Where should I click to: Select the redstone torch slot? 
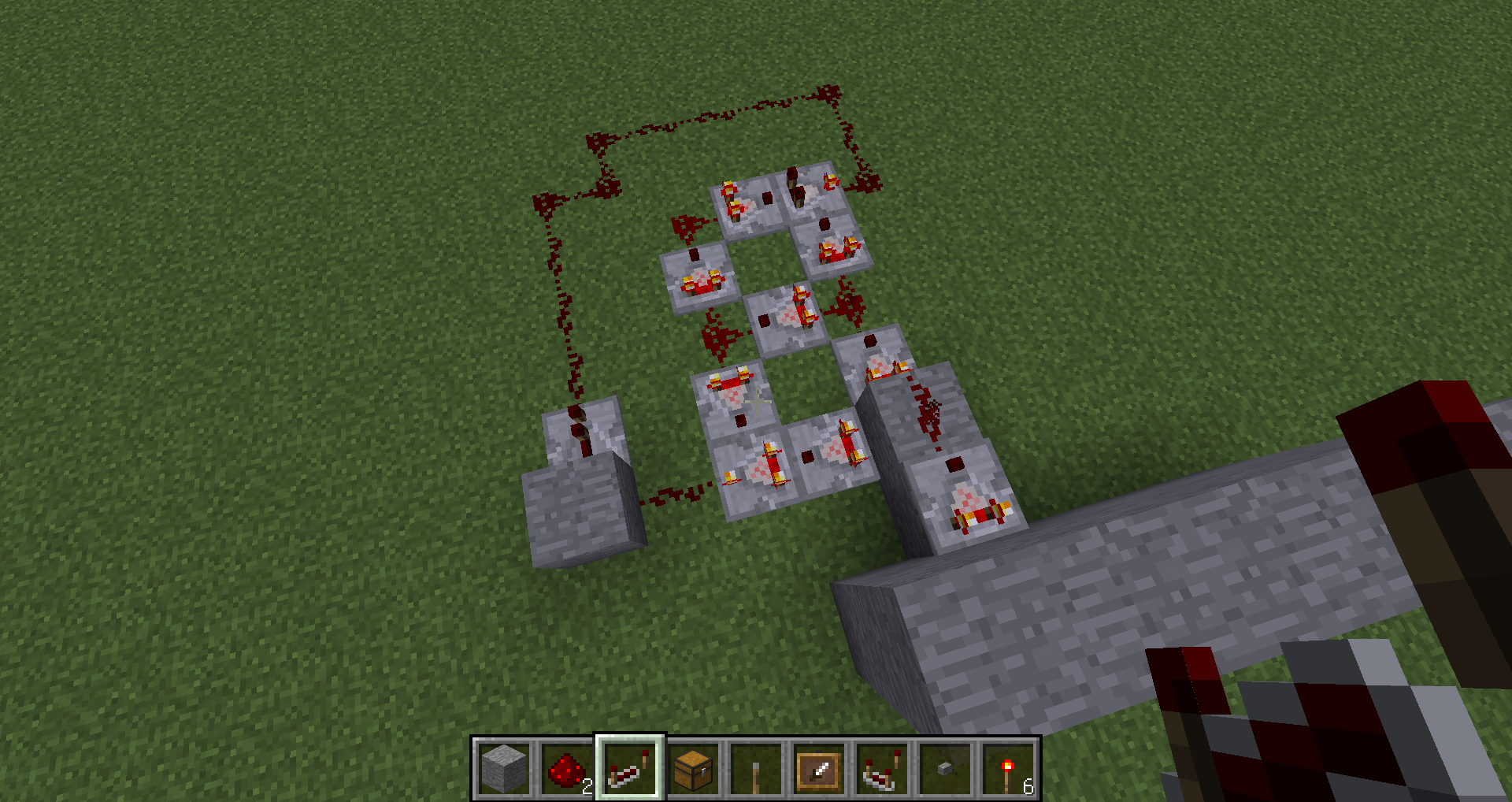(x=1008, y=768)
